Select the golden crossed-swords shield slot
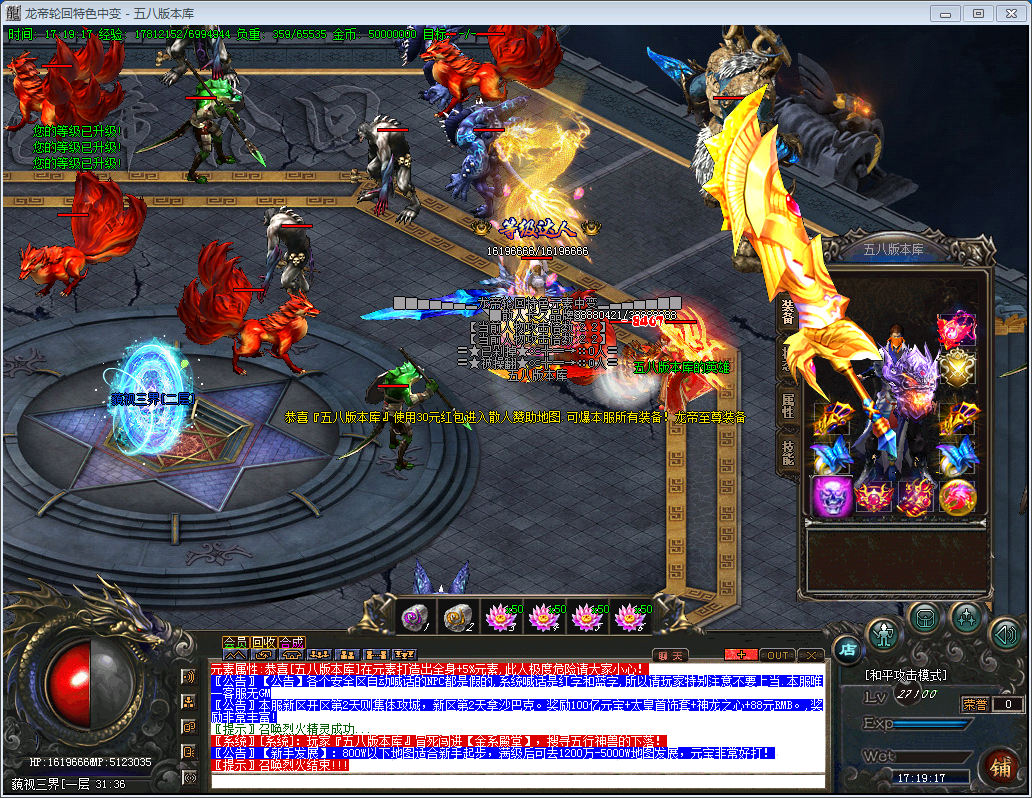Screen dimensions: 1032x798 tap(957, 370)
